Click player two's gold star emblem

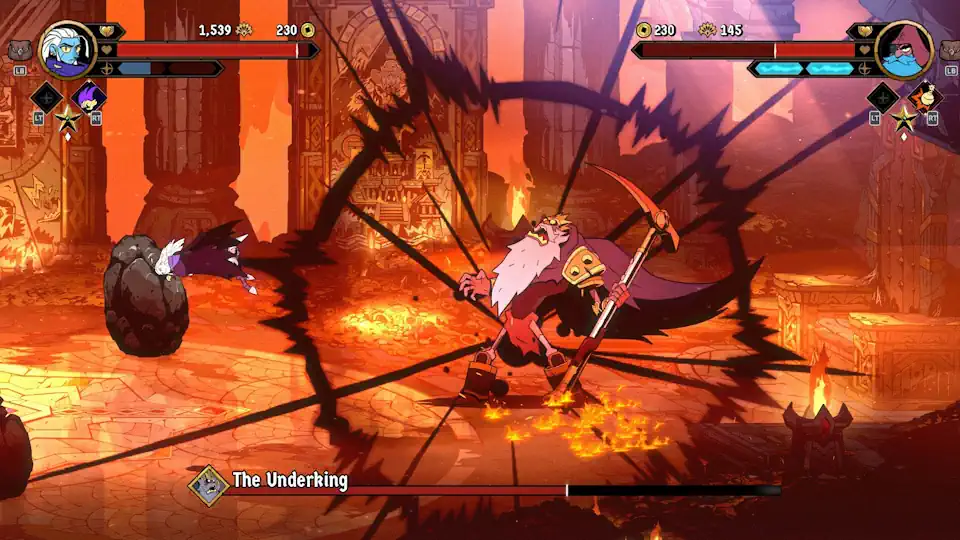click(904, 120)
